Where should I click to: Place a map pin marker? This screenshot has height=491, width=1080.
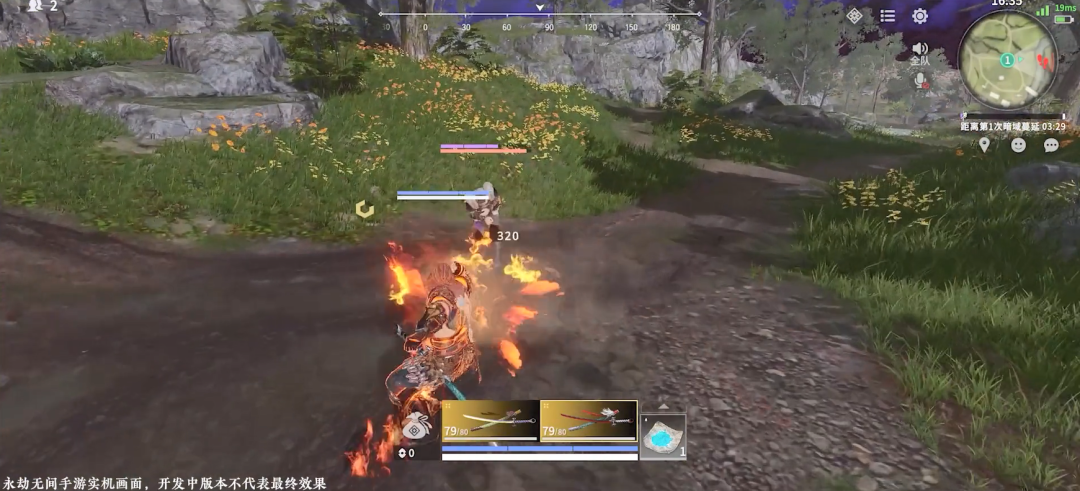(x=985, y=145)
